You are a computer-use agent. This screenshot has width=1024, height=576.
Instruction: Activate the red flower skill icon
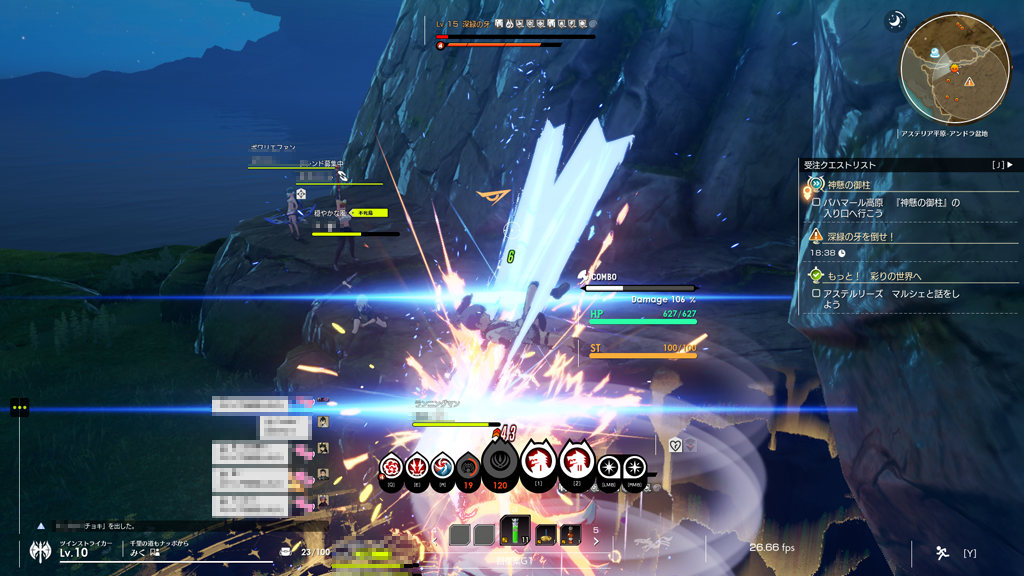click(391, 466)
